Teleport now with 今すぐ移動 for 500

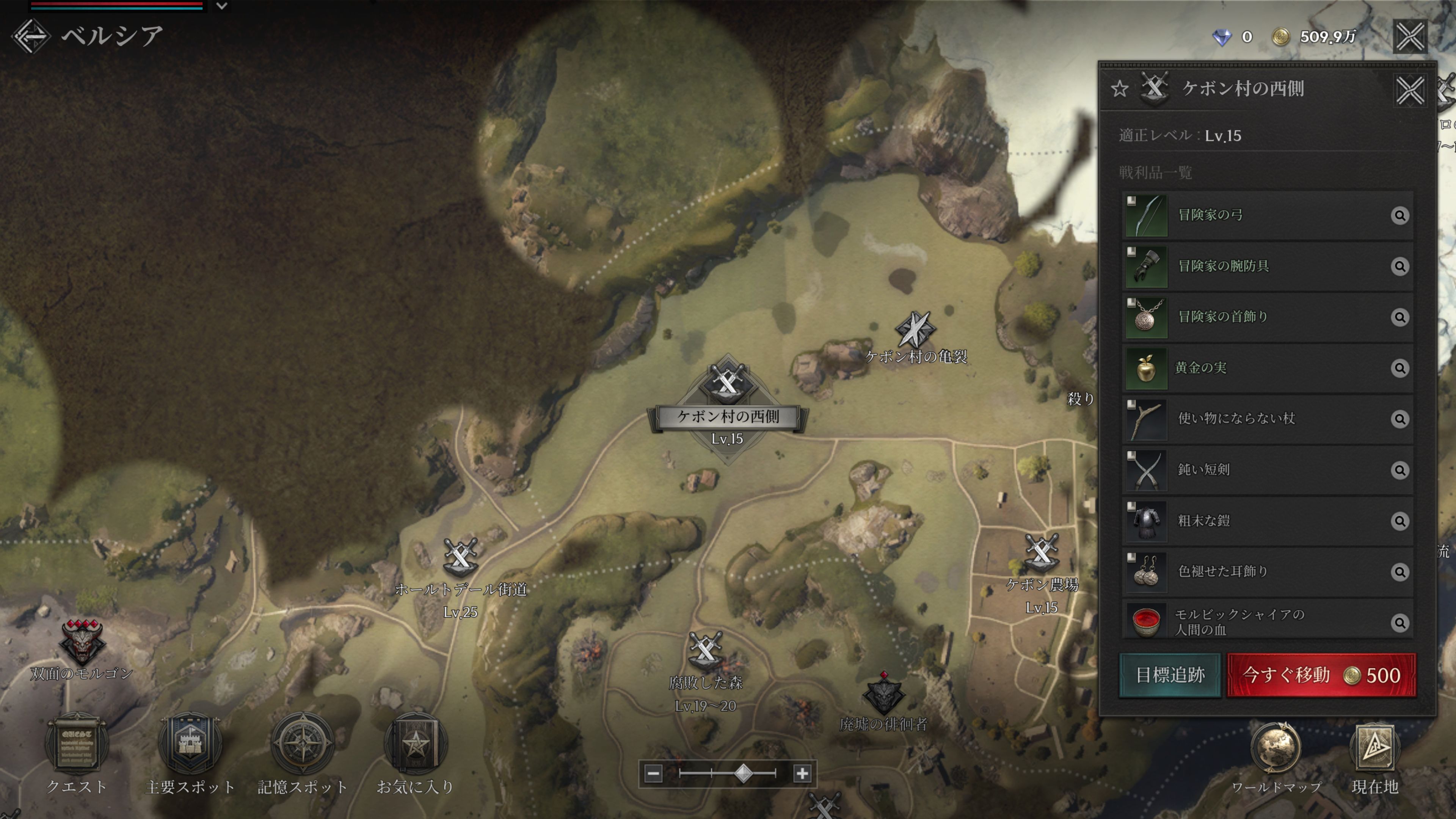click(1321, 675)
